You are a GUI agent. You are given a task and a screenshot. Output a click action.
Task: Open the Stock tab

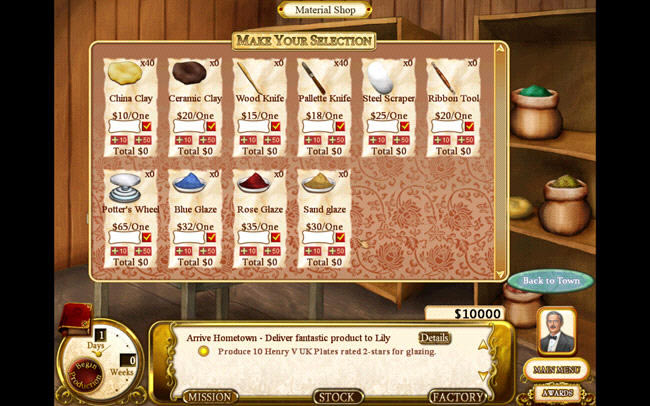point(338,397)
